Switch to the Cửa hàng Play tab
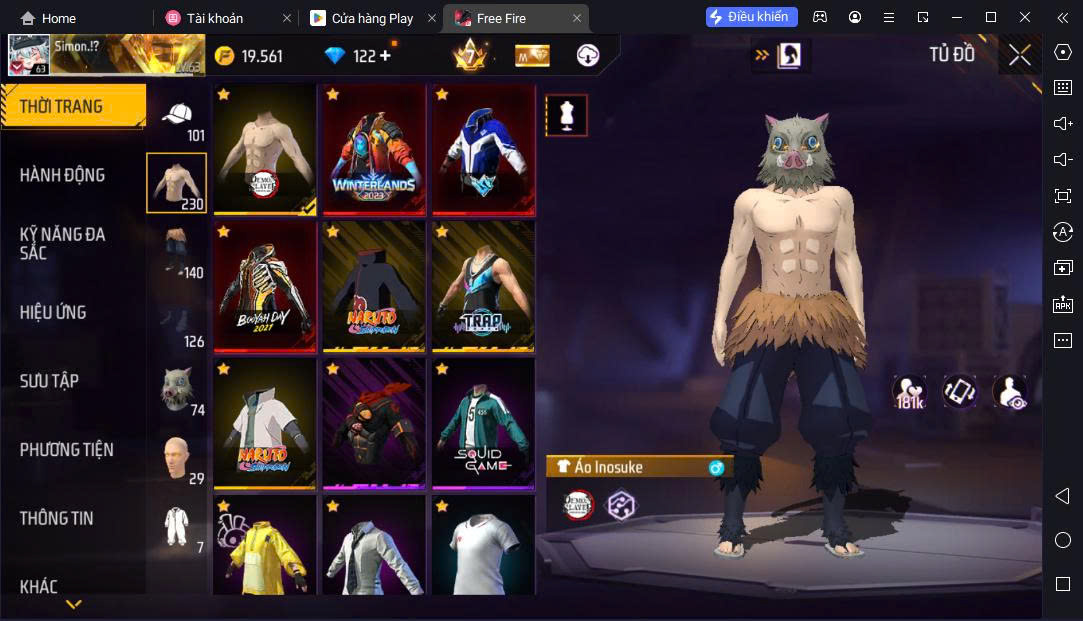 click(x=370, y=18)
